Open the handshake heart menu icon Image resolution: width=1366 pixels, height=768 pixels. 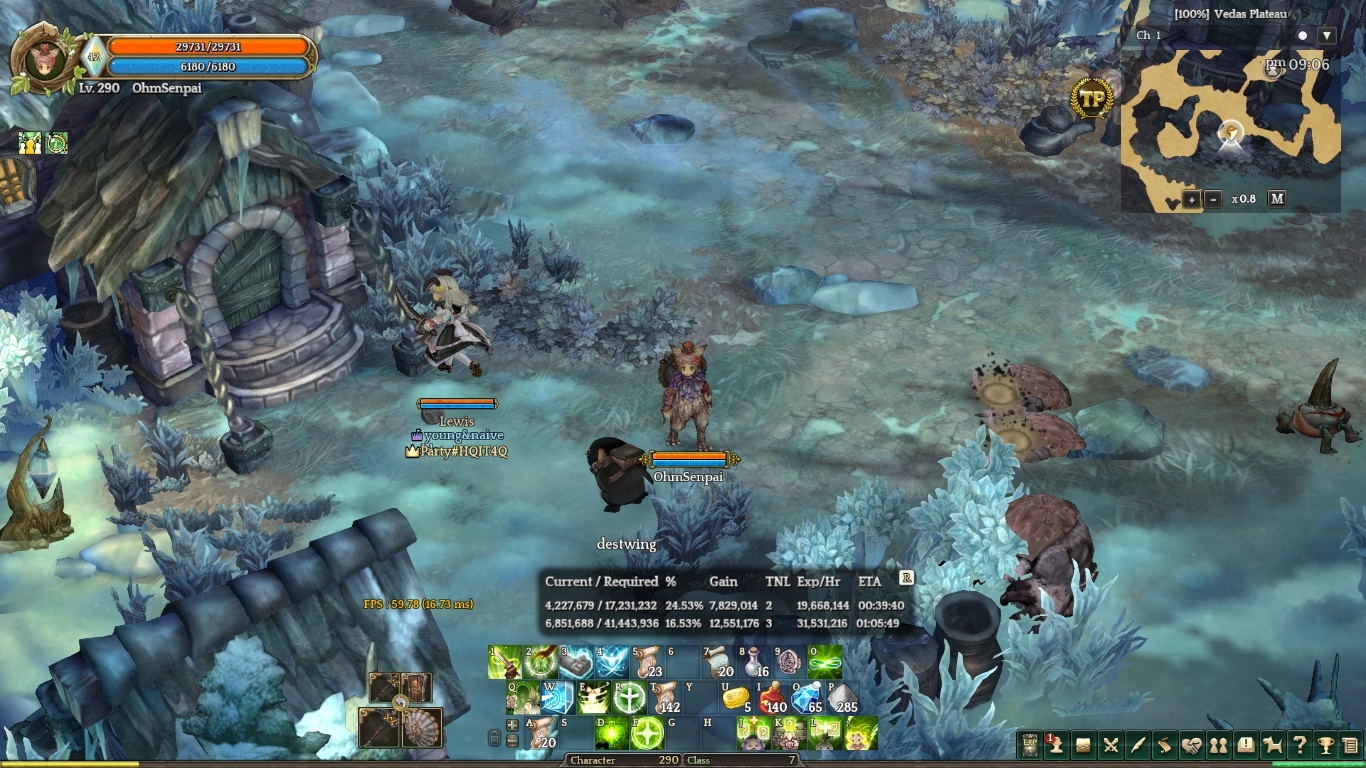(1191, 745)
